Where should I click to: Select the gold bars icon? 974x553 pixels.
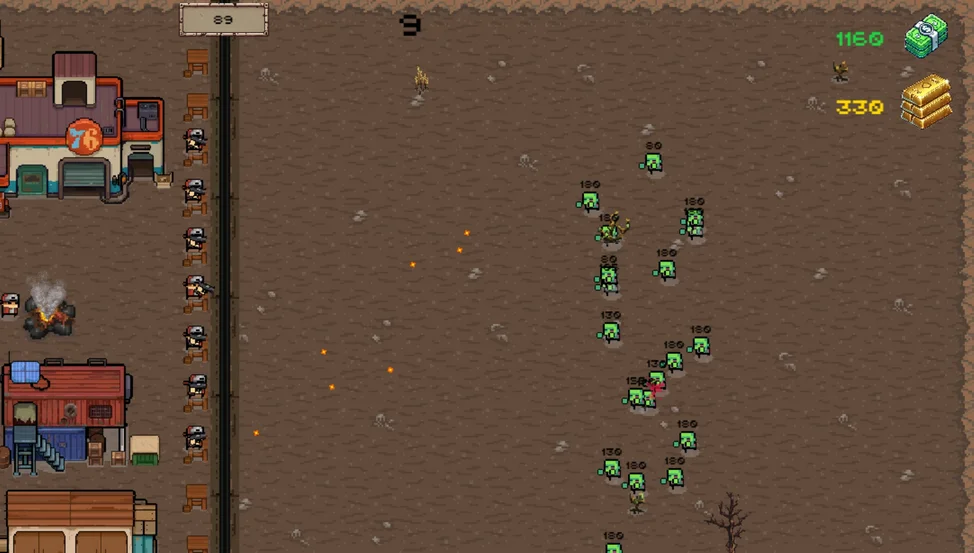coord(926,101)
